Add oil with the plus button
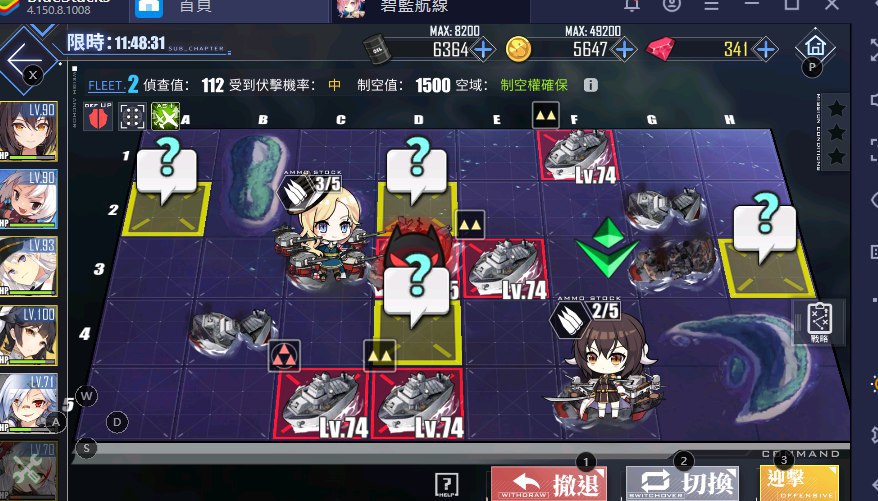This screenshot has height=501, width=878. [483, 49]
